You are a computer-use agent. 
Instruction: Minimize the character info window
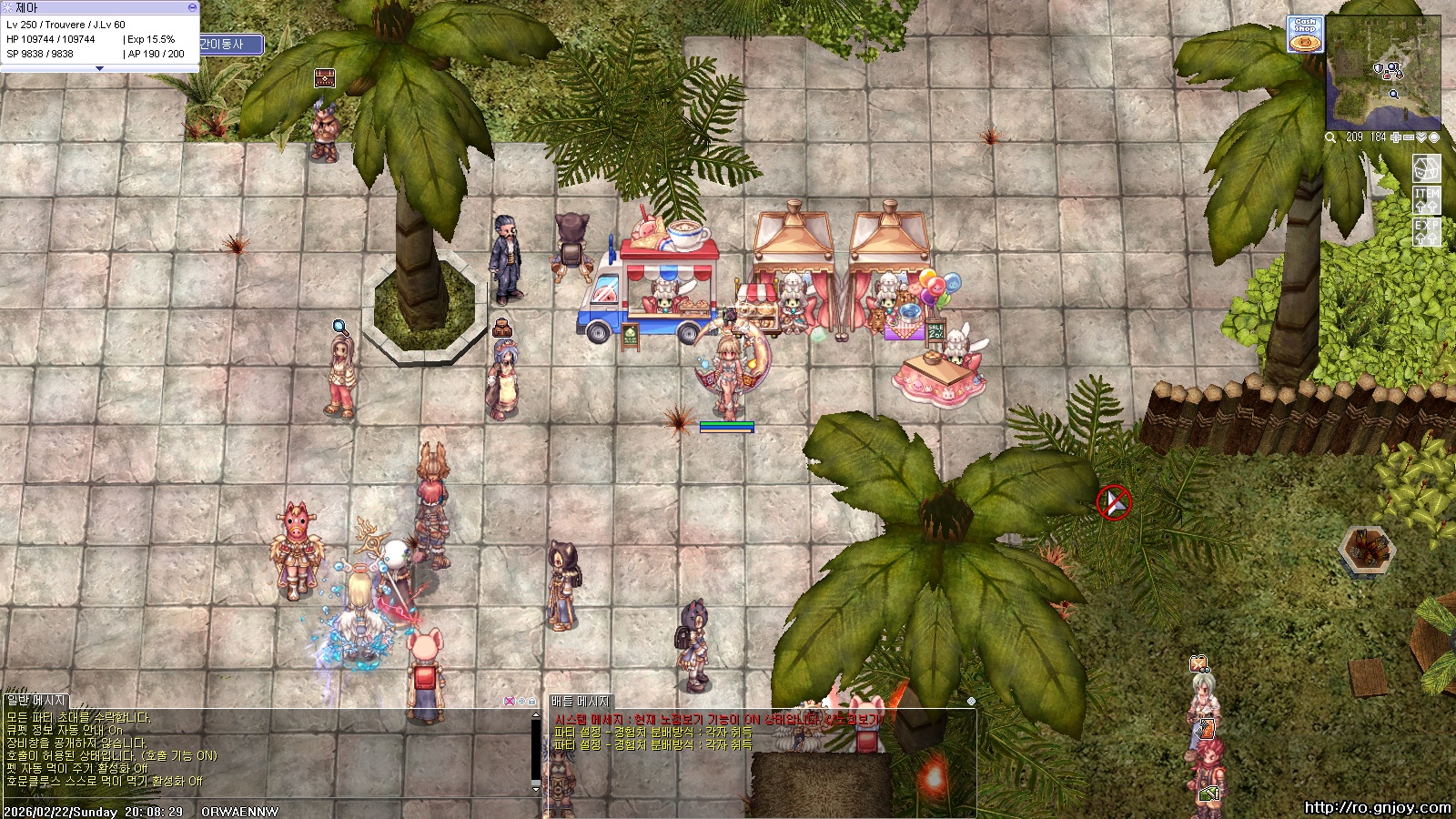point(192,7)
